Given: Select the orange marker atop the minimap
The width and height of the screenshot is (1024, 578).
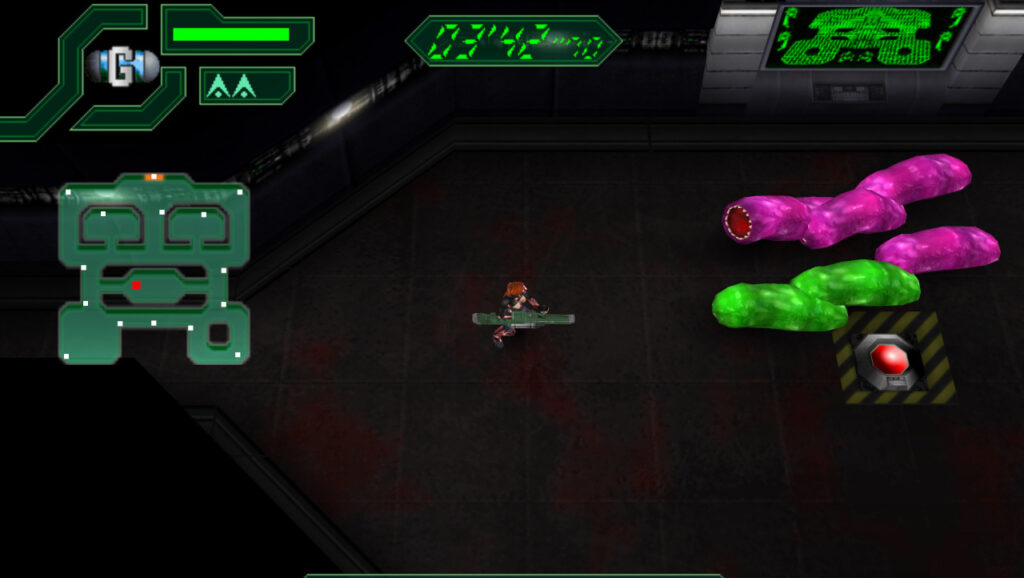Looking at the screenshot, I should [x=153, y=177].
